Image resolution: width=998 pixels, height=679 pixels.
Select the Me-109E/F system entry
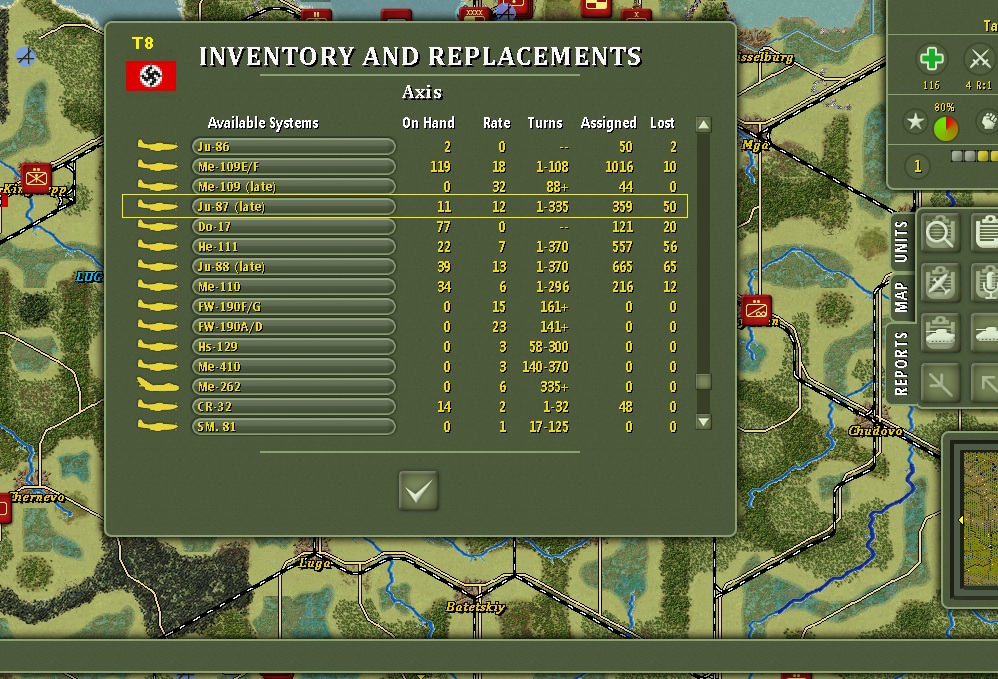(x=293, y=167)
